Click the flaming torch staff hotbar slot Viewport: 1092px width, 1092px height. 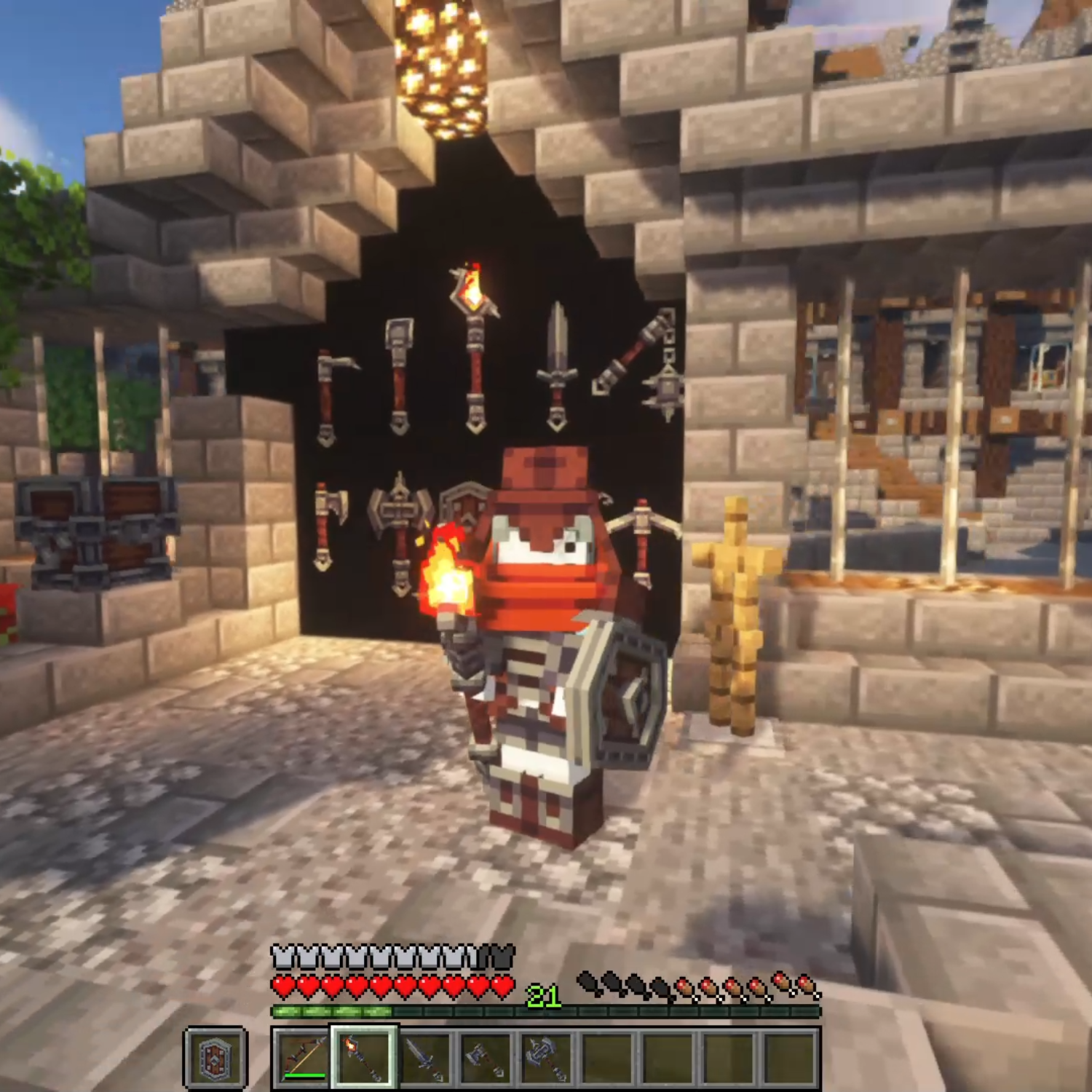(x=363, y=1056)
